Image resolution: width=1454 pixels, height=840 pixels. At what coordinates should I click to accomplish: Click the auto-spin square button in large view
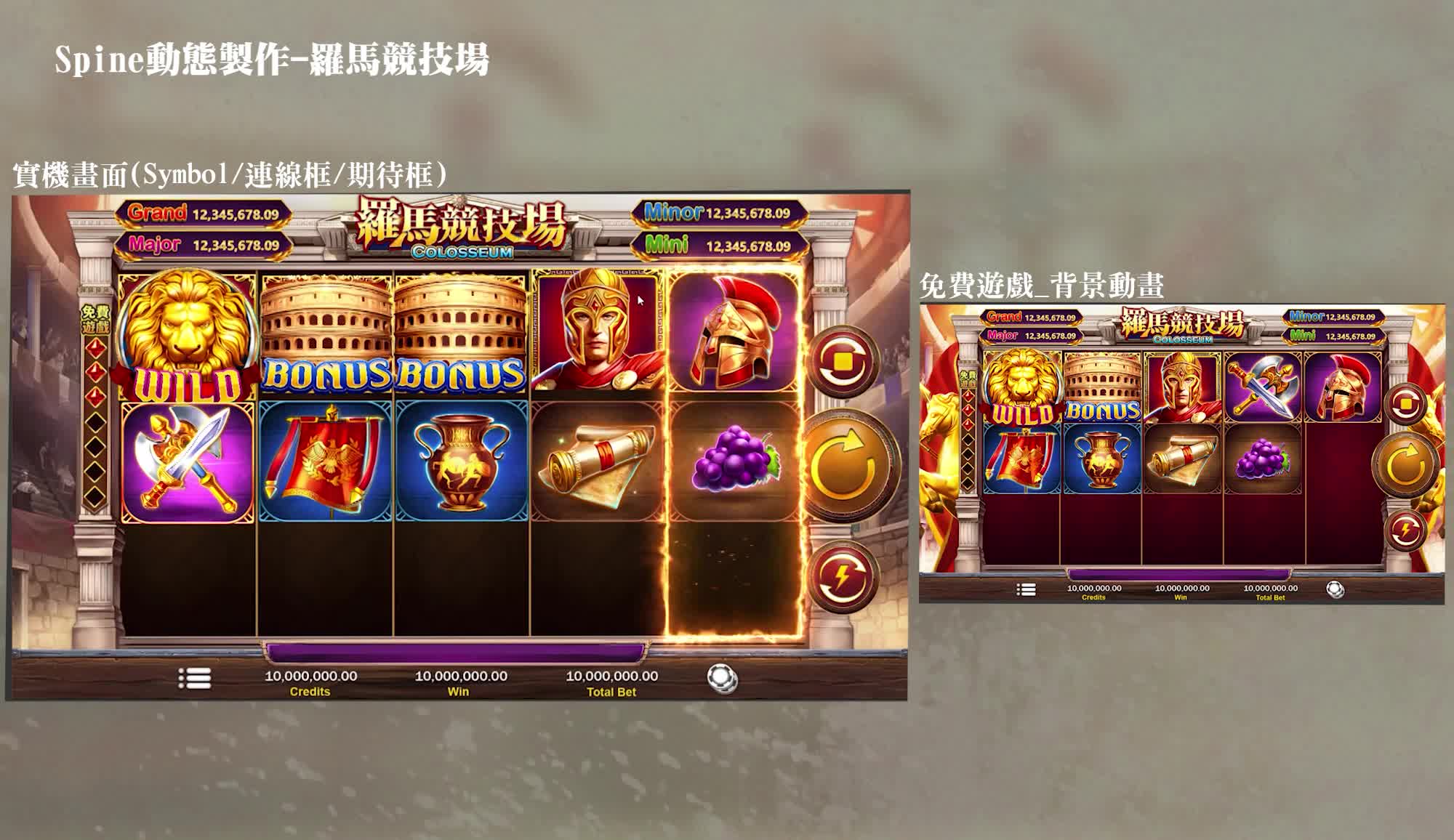tap(843, 362)
